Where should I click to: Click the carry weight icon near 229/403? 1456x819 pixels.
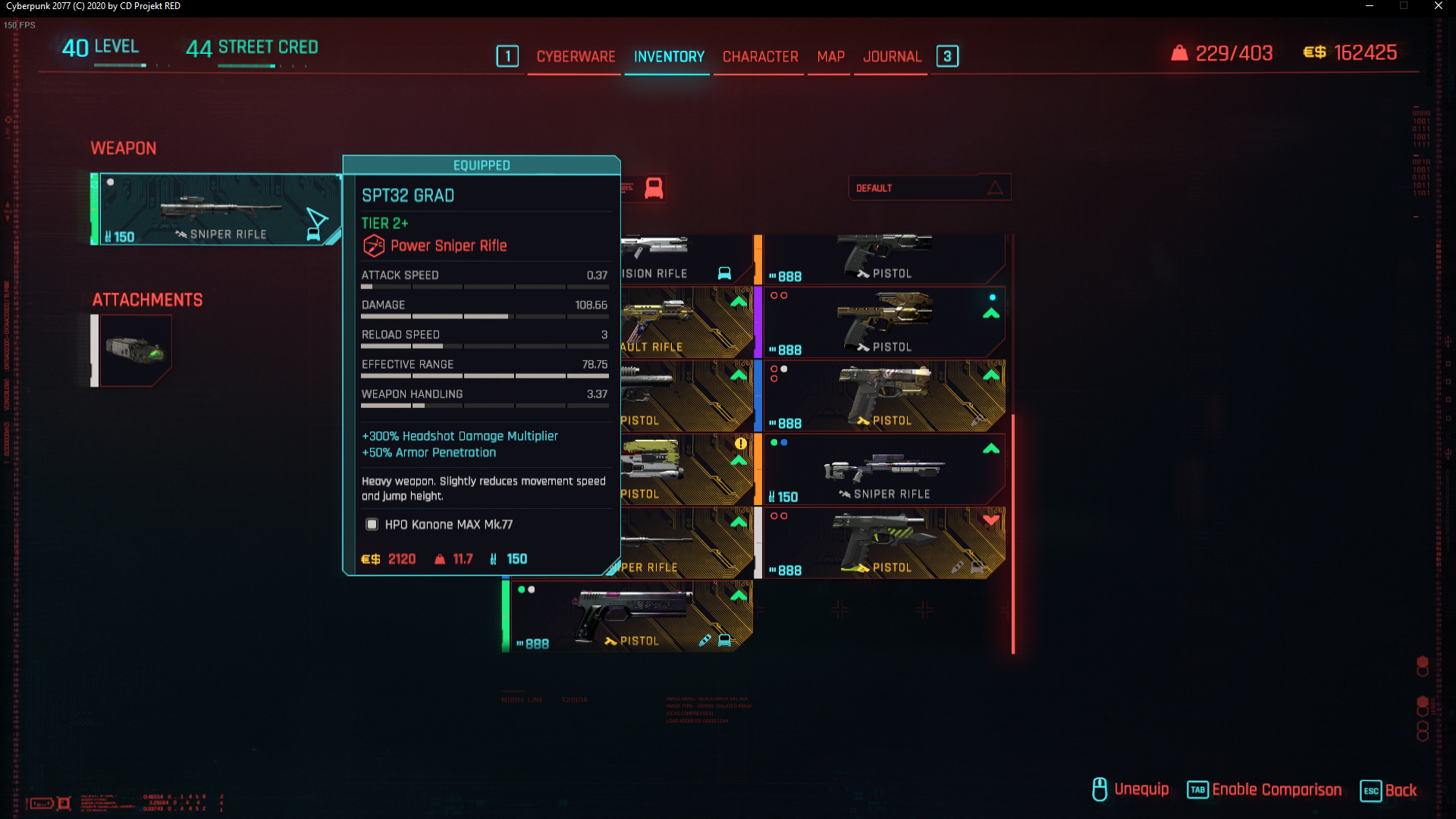pos(1178,53)
